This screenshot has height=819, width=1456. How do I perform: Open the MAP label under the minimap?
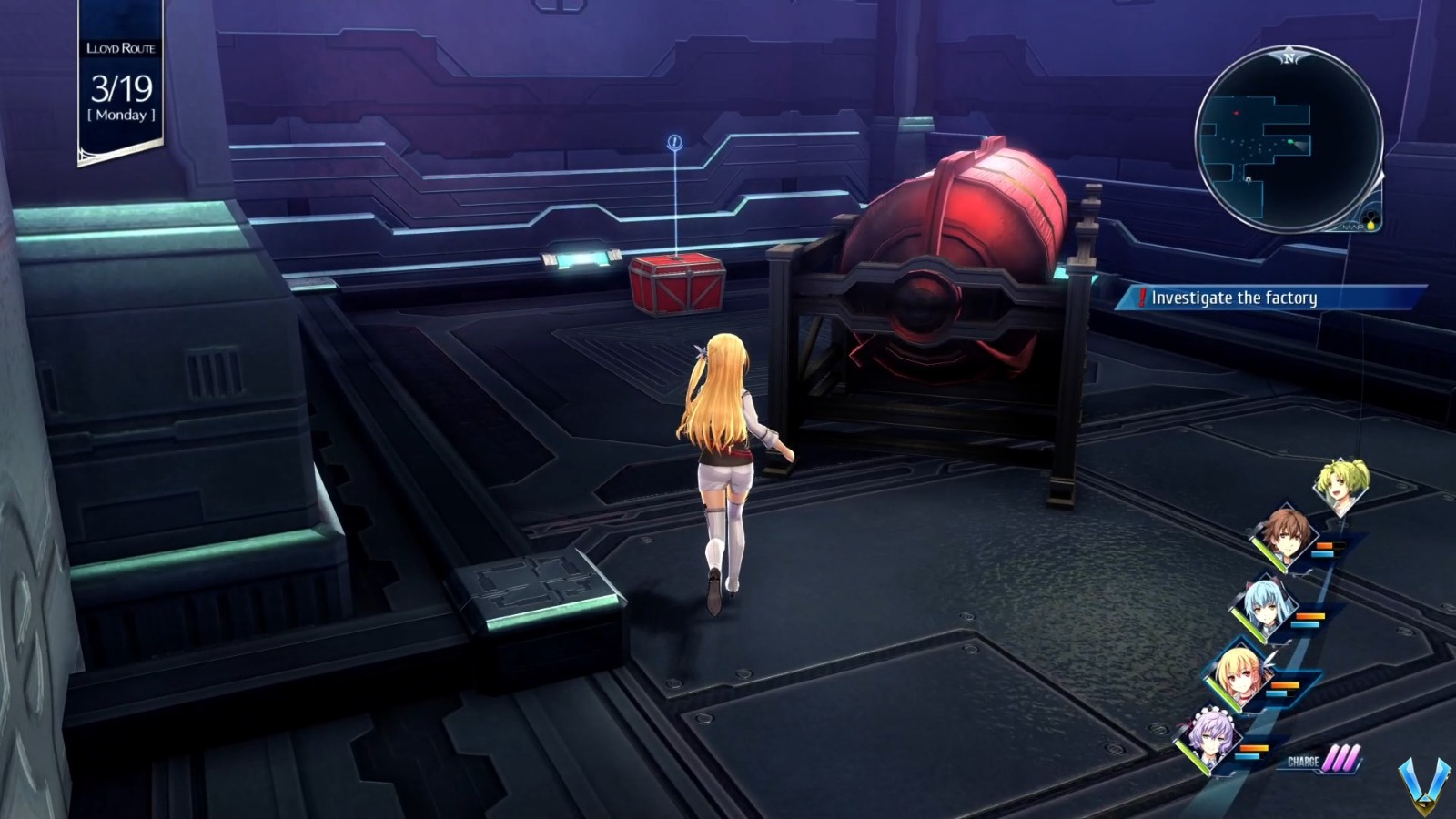(1351, 227)
